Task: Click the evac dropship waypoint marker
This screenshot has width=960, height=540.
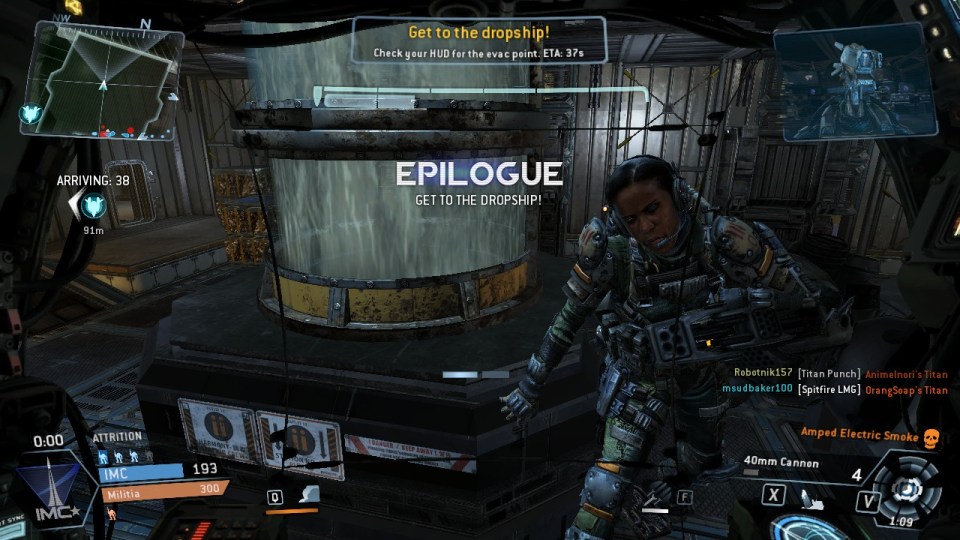Action: 94,206
